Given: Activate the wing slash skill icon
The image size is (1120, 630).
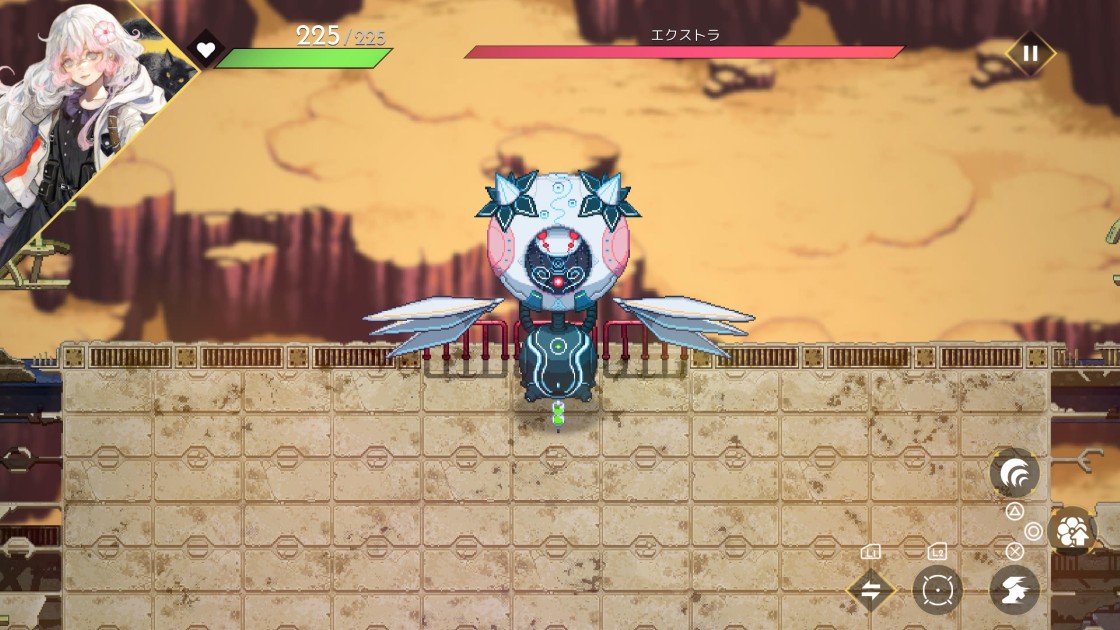Looking at the screenshot, I should 1015,473.
